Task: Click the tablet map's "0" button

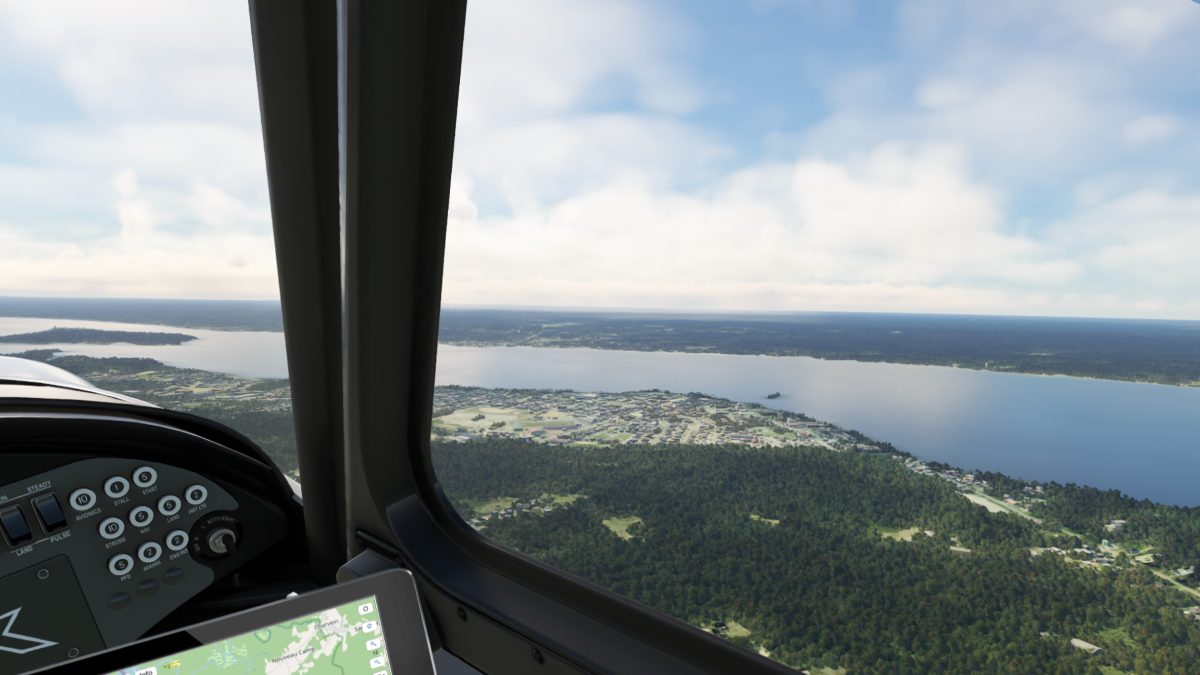Action: point(366,609)
